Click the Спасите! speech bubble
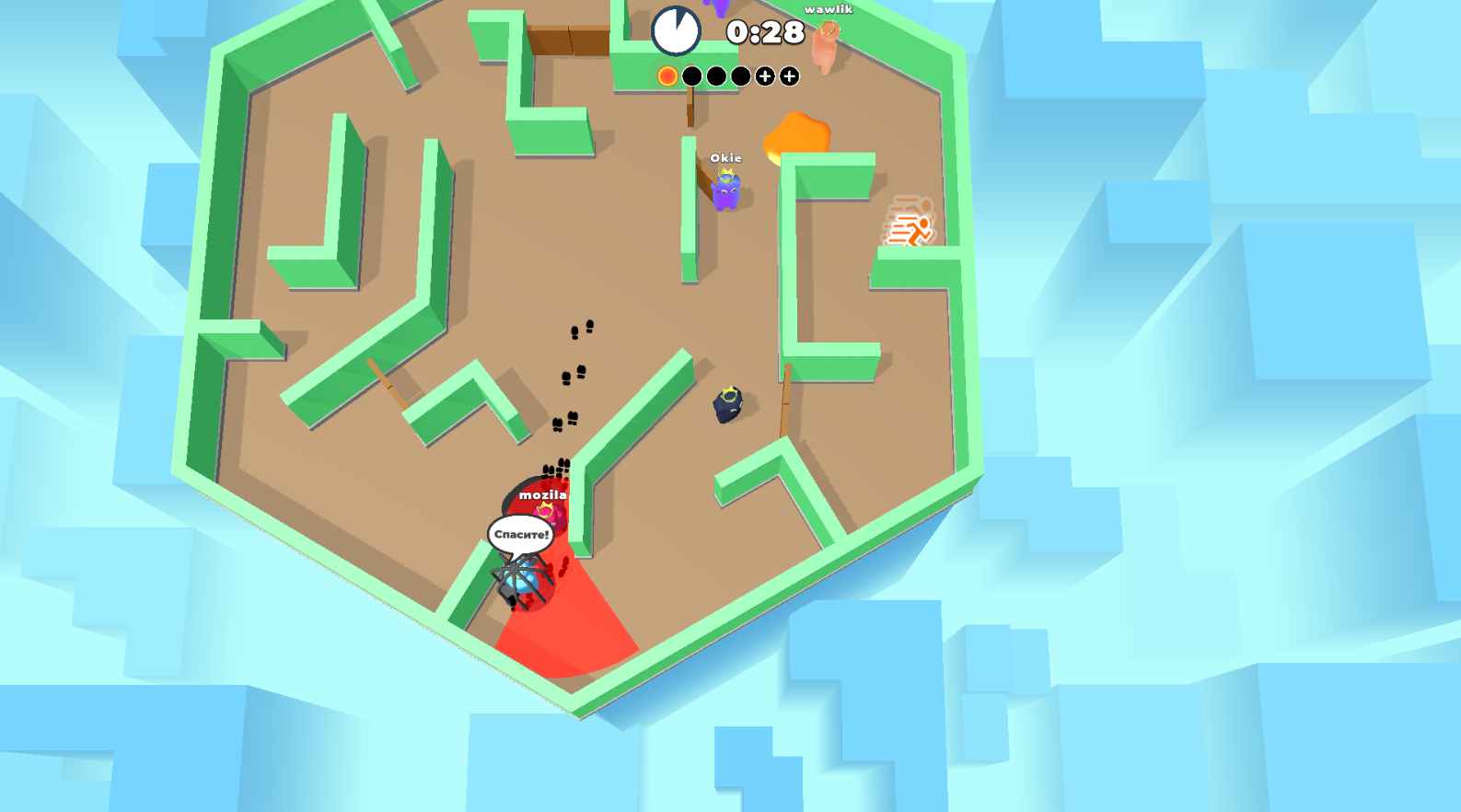 pyautogui.click(x=521, y=534)
